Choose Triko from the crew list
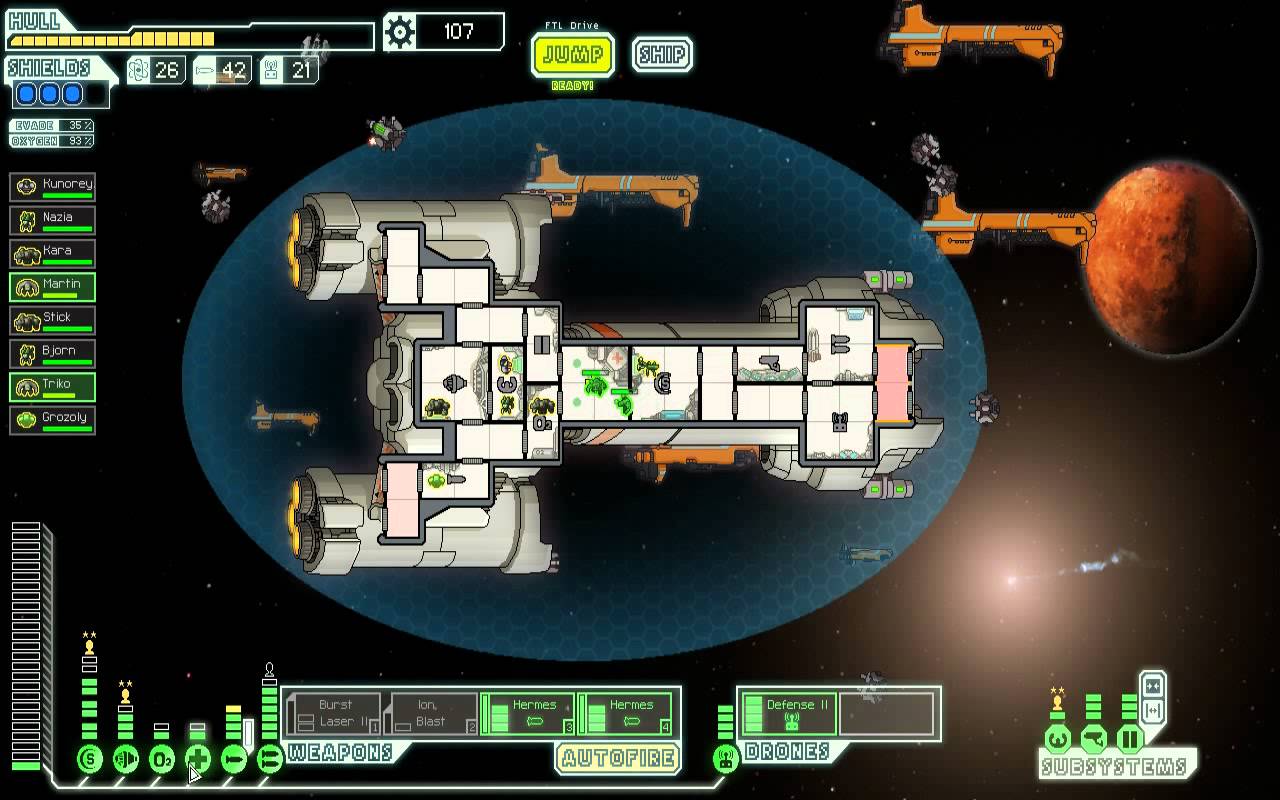 point(53,387)
